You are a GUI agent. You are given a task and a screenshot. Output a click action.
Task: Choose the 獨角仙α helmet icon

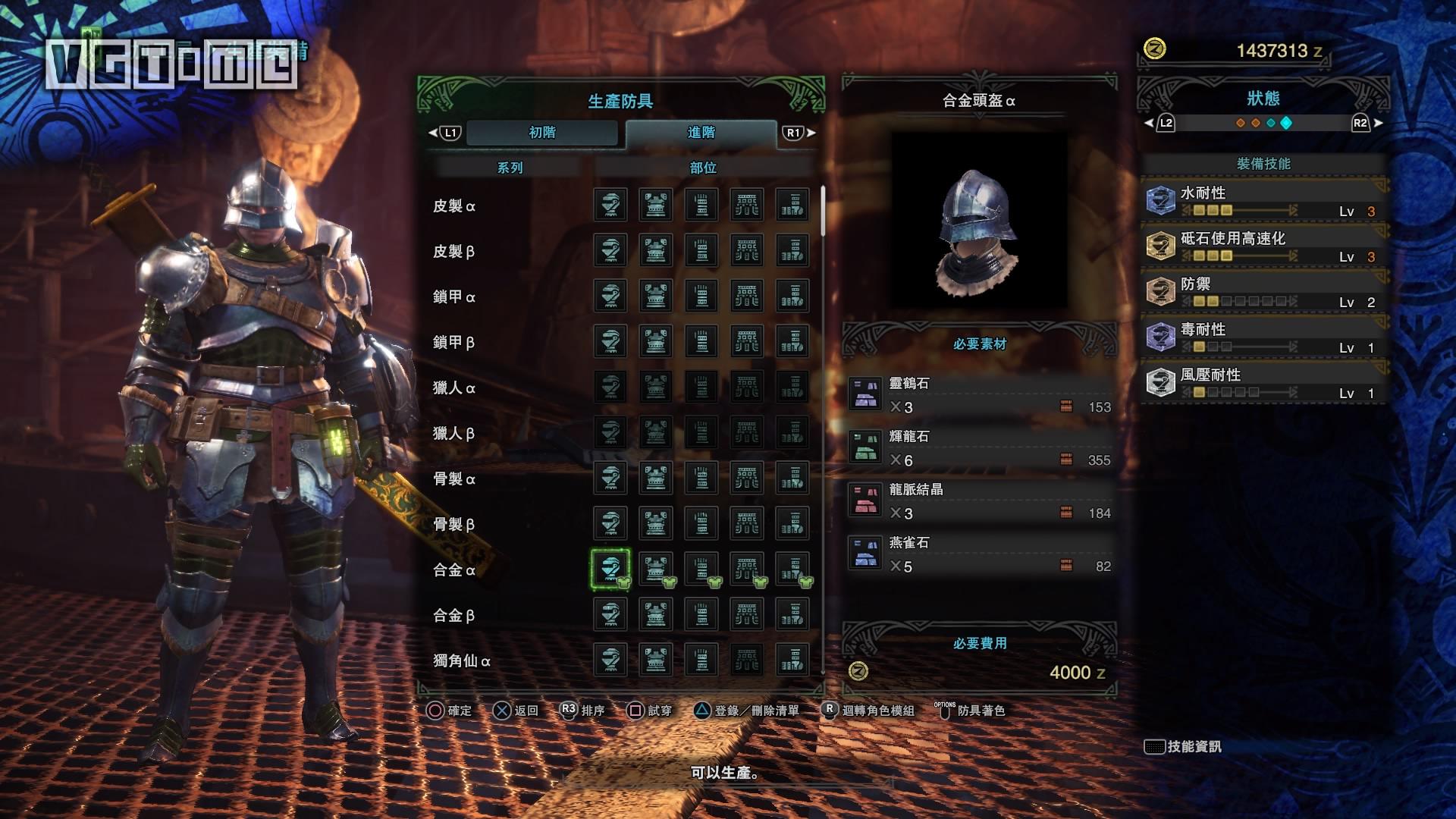[610, 660]
